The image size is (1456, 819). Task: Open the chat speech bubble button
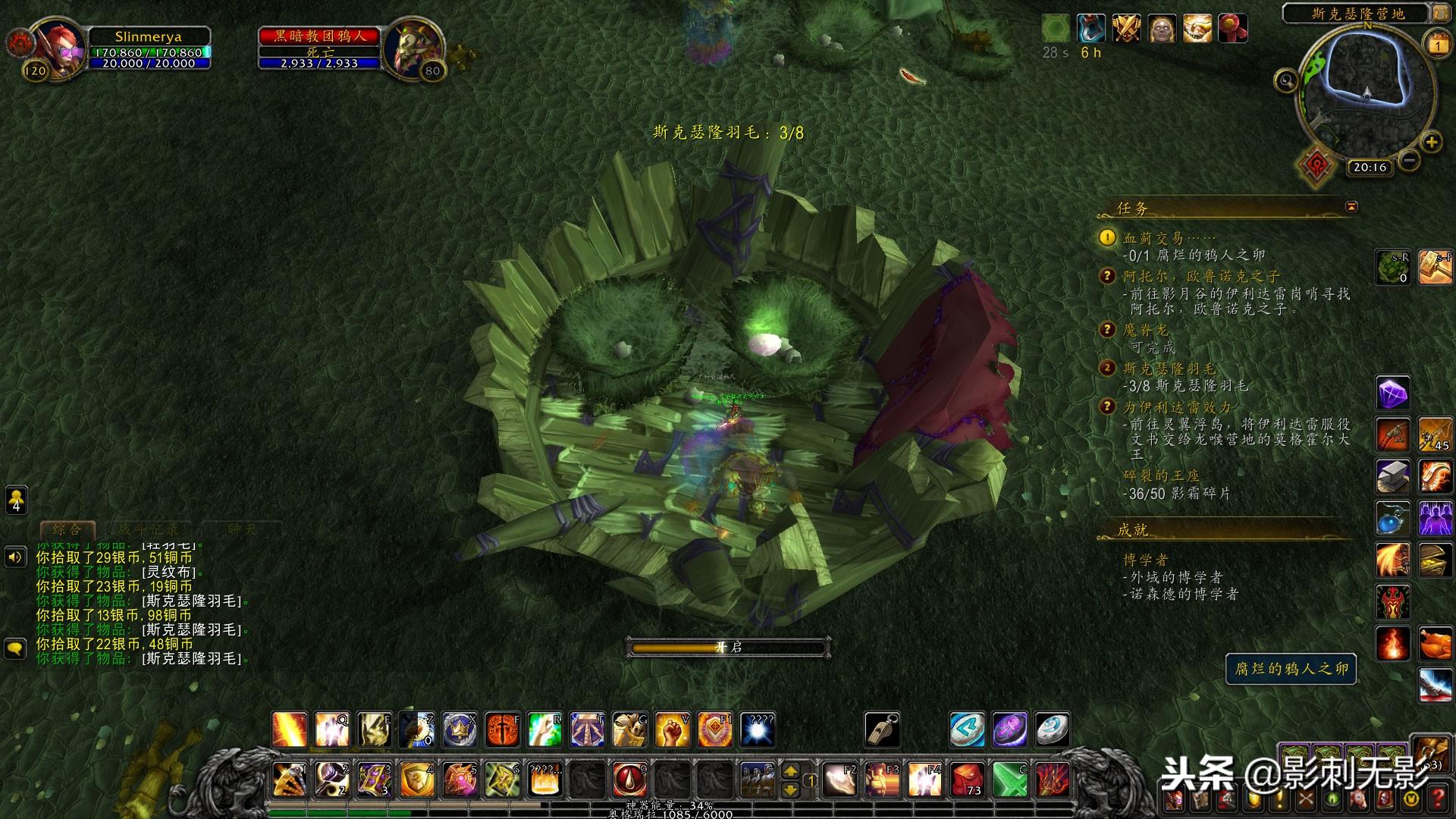click(16, 649)
